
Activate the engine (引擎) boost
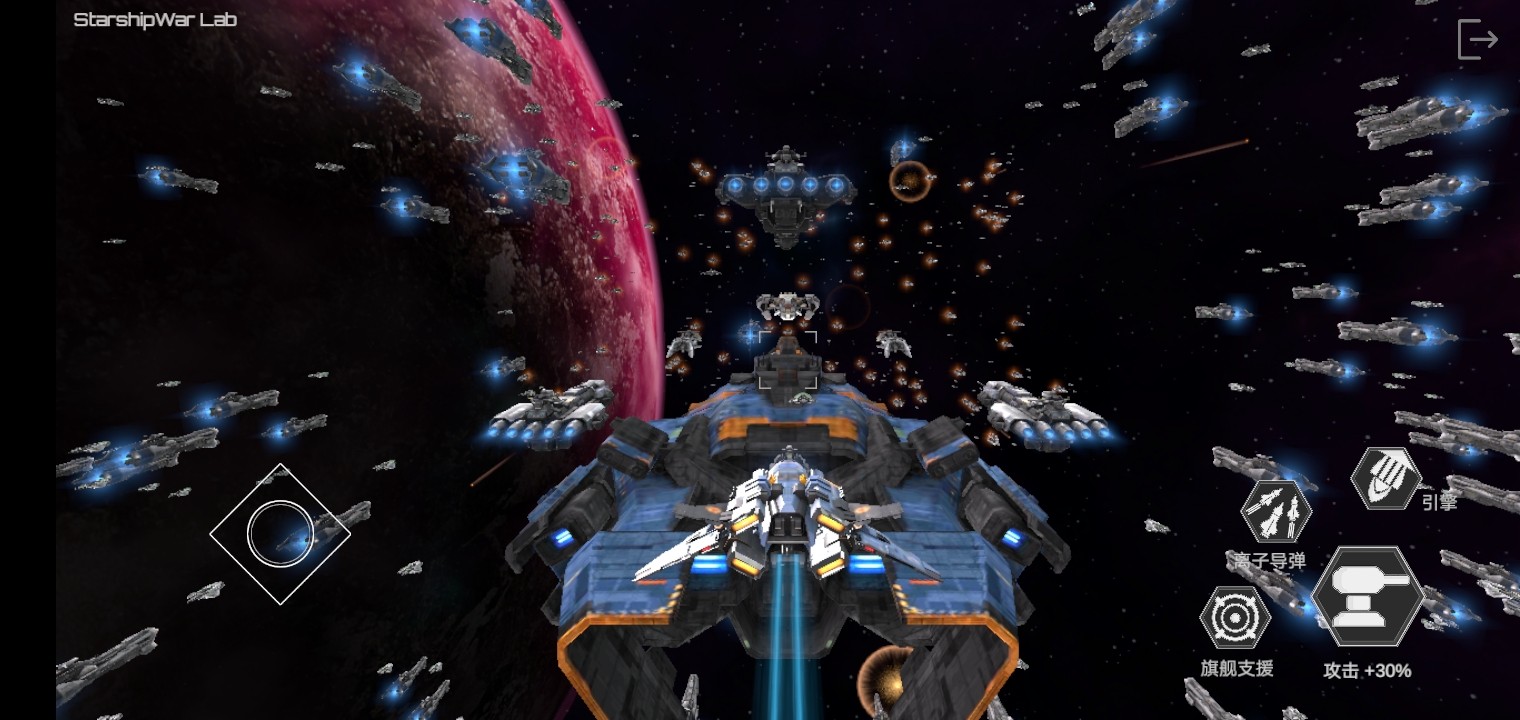point(1386,478)
